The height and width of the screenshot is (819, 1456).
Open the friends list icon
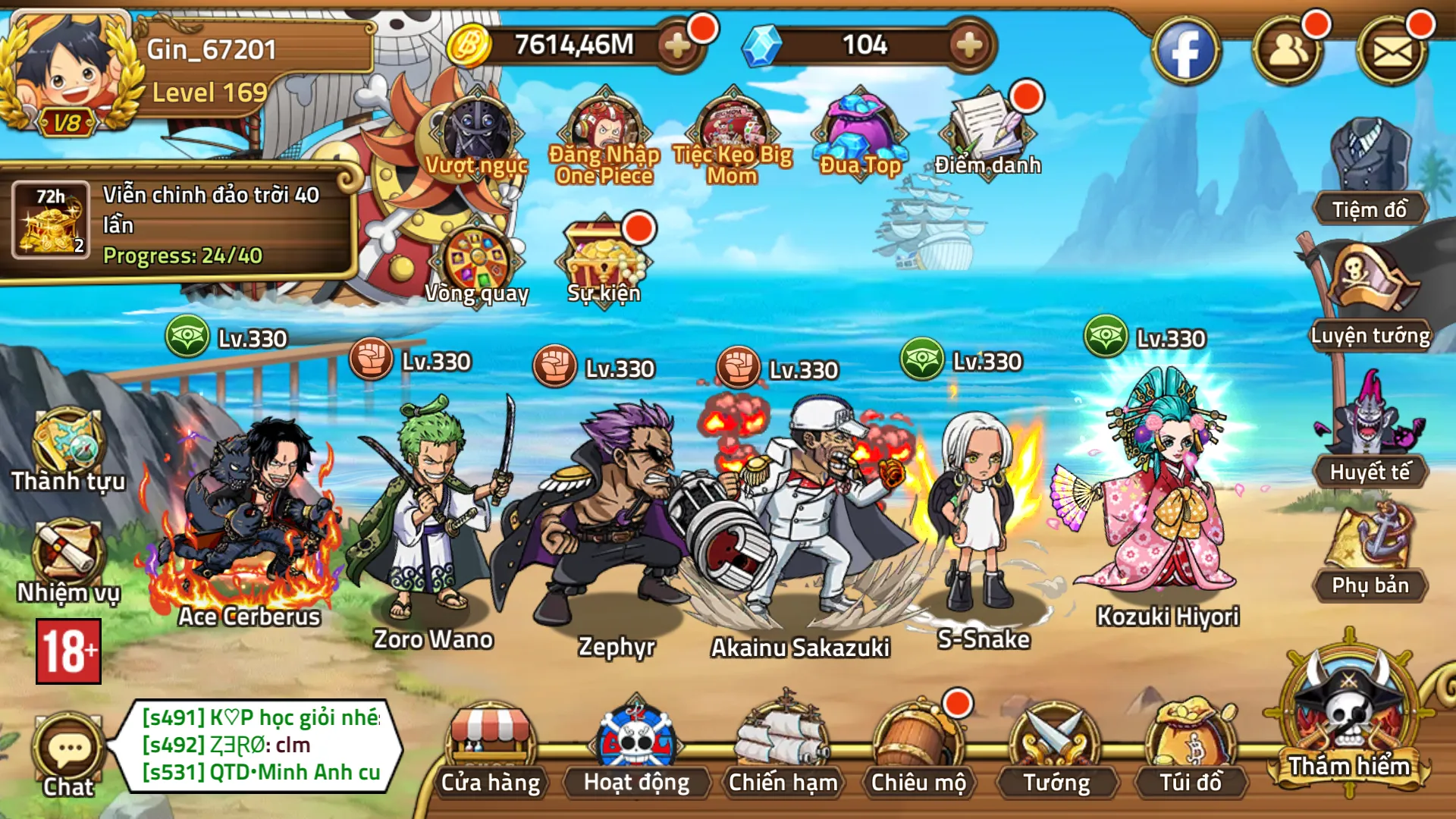click(1288, 52)
